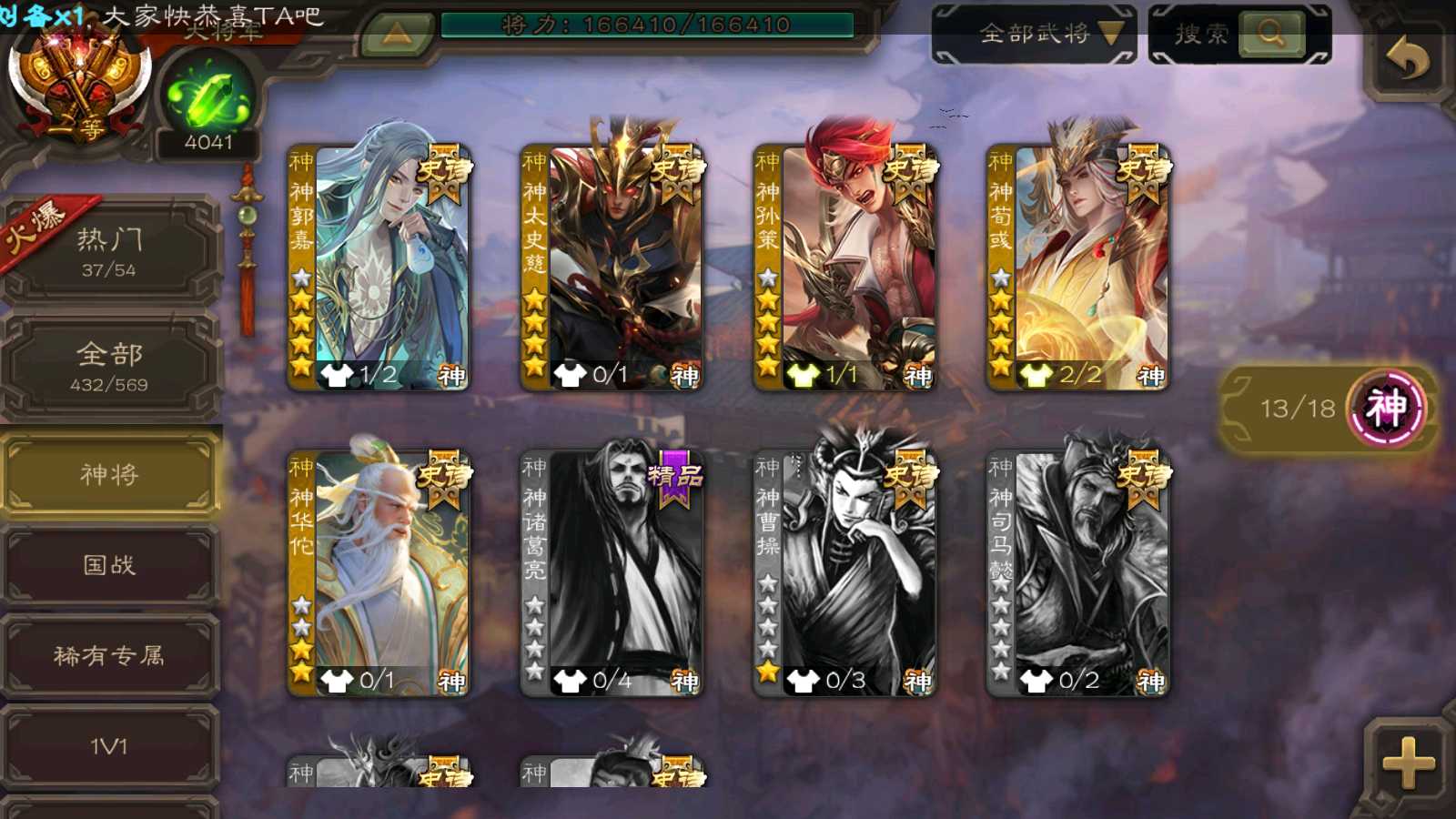Select the 神将 tab

[x=109, y=474]
